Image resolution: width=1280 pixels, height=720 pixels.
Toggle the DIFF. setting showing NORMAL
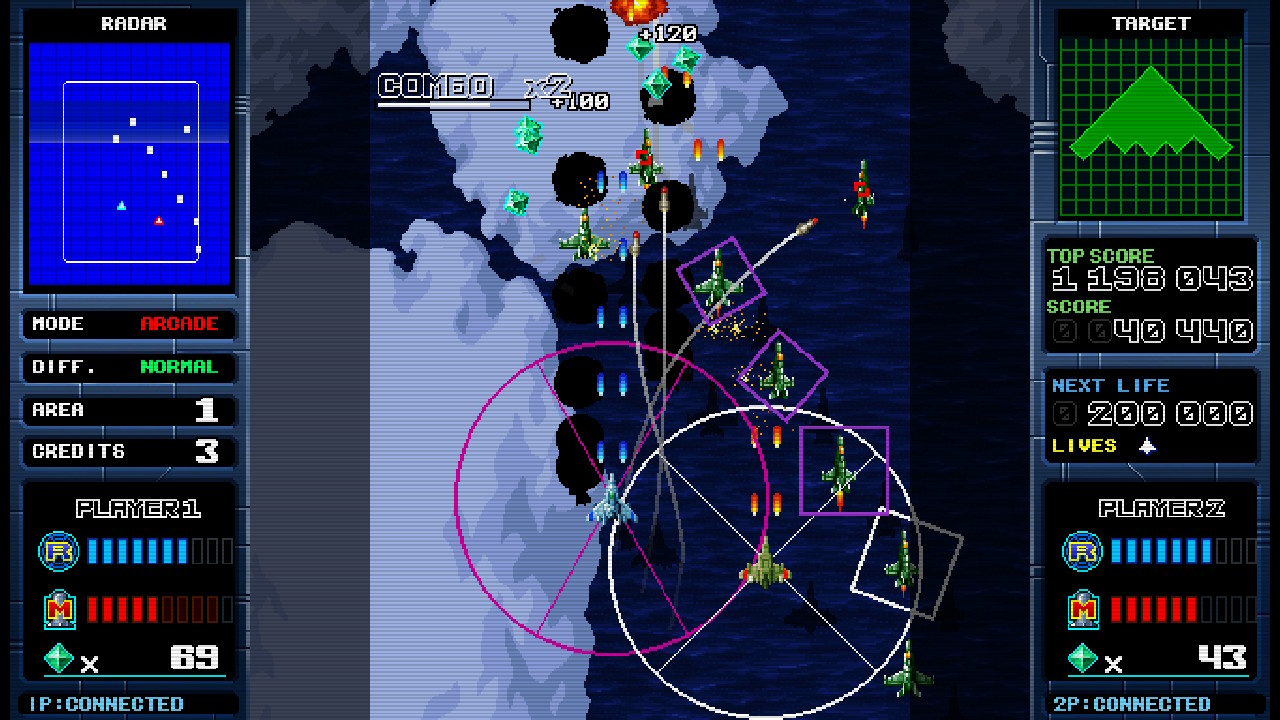pyautogui.click(x=128, y=367)
